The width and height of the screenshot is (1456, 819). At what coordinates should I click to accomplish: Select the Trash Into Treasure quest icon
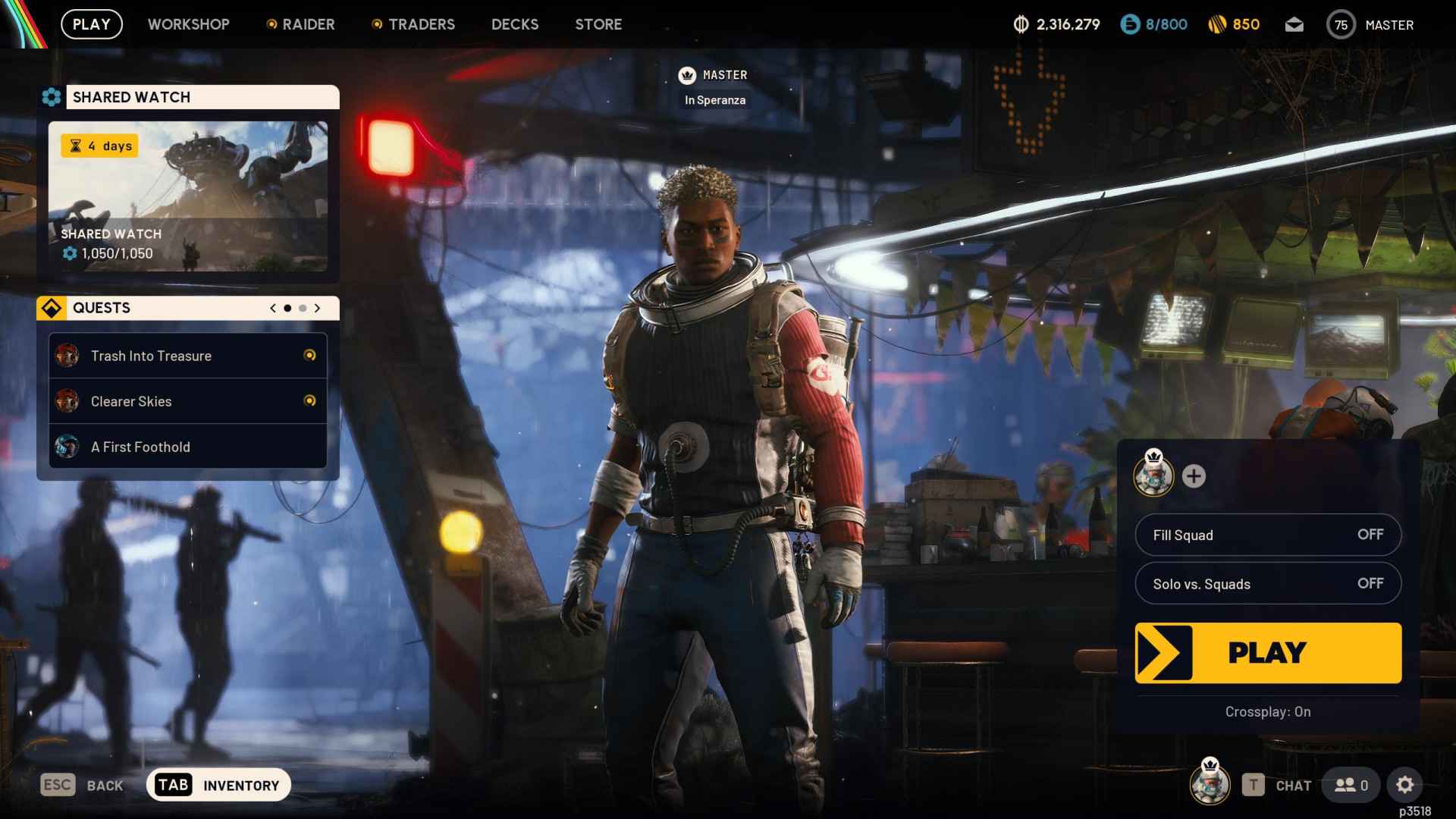(x=67, y=355)
